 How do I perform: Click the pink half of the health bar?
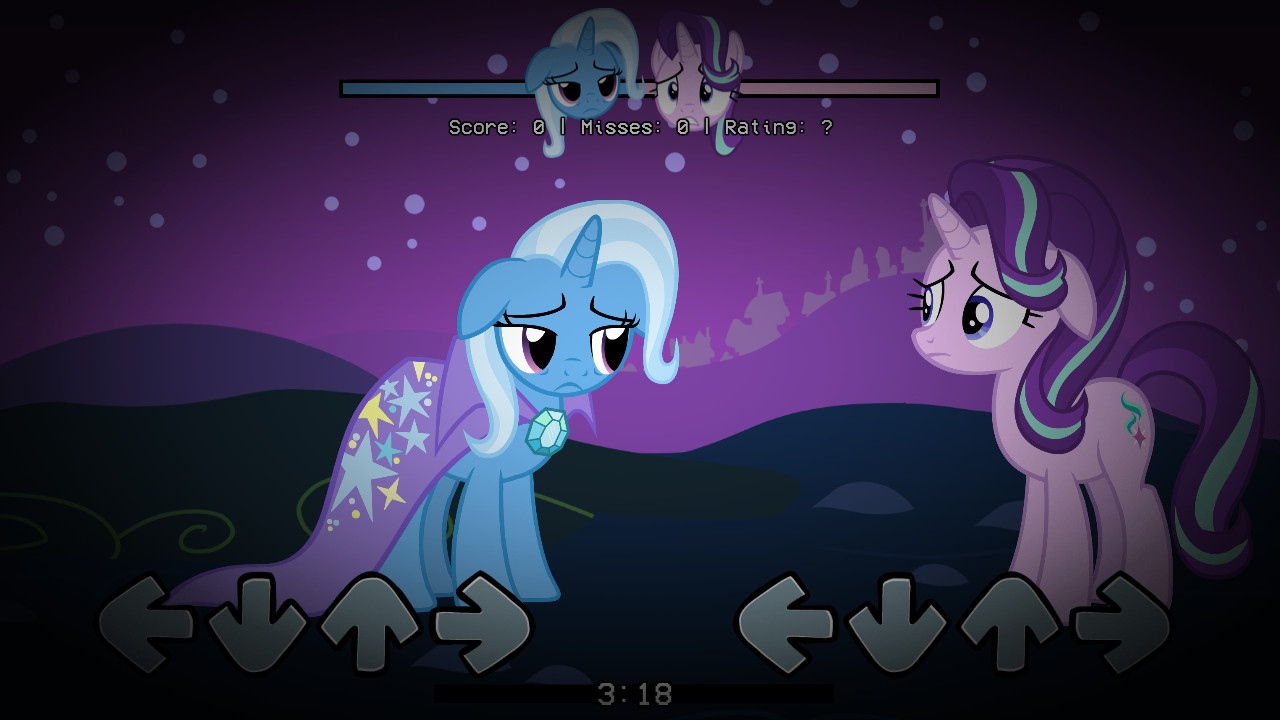[x=820, y=88]
